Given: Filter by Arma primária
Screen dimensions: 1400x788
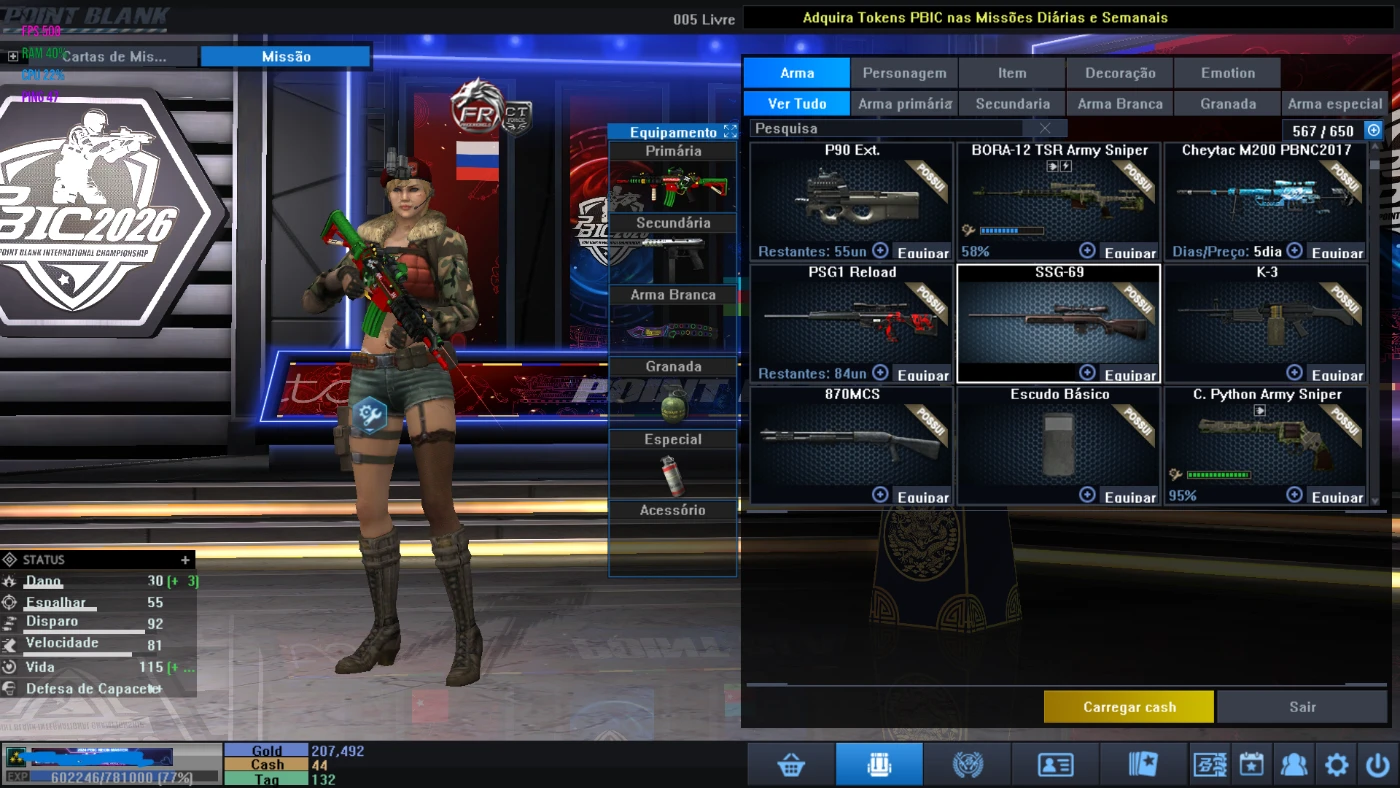Looking at the screenshot, I should point(904,104).
